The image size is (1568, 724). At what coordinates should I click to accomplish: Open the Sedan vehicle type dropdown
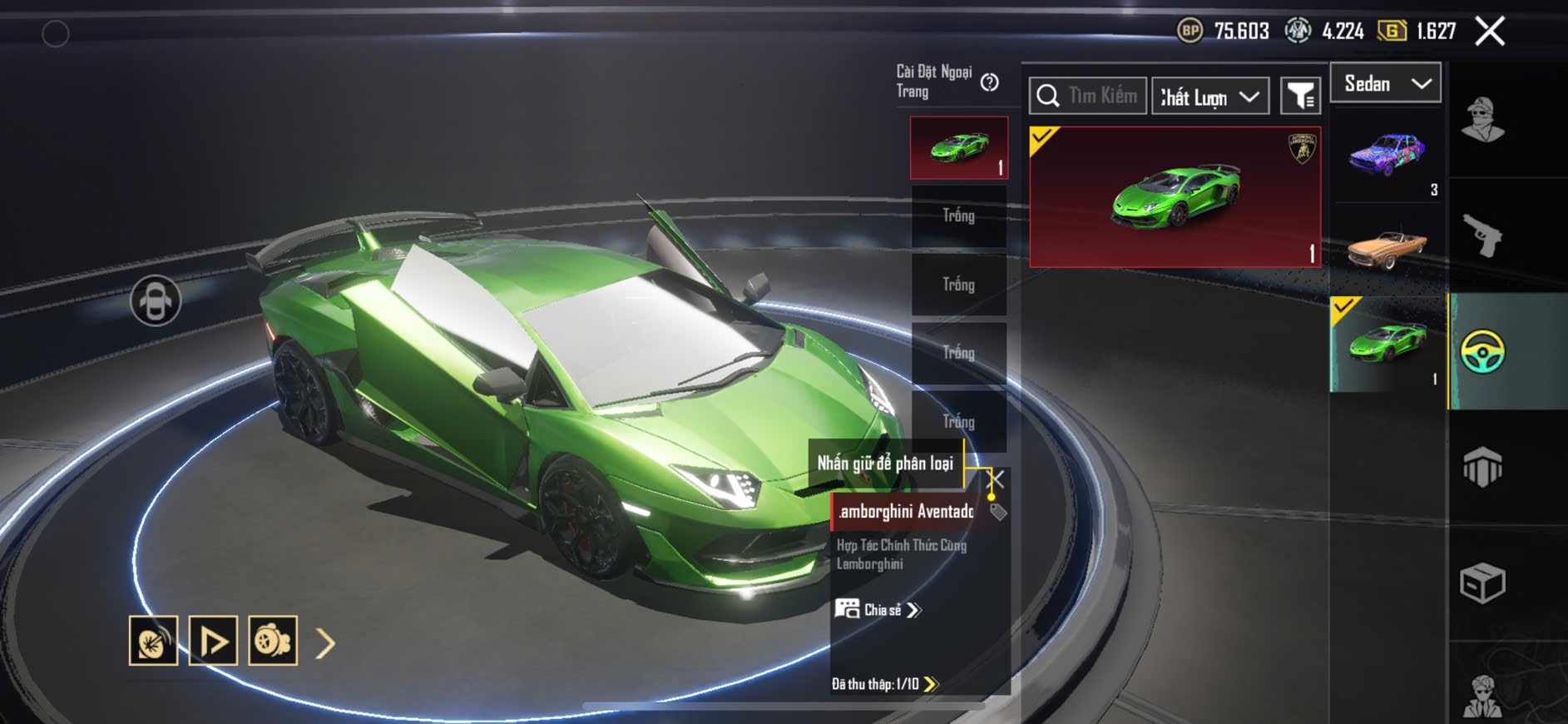1386,83
